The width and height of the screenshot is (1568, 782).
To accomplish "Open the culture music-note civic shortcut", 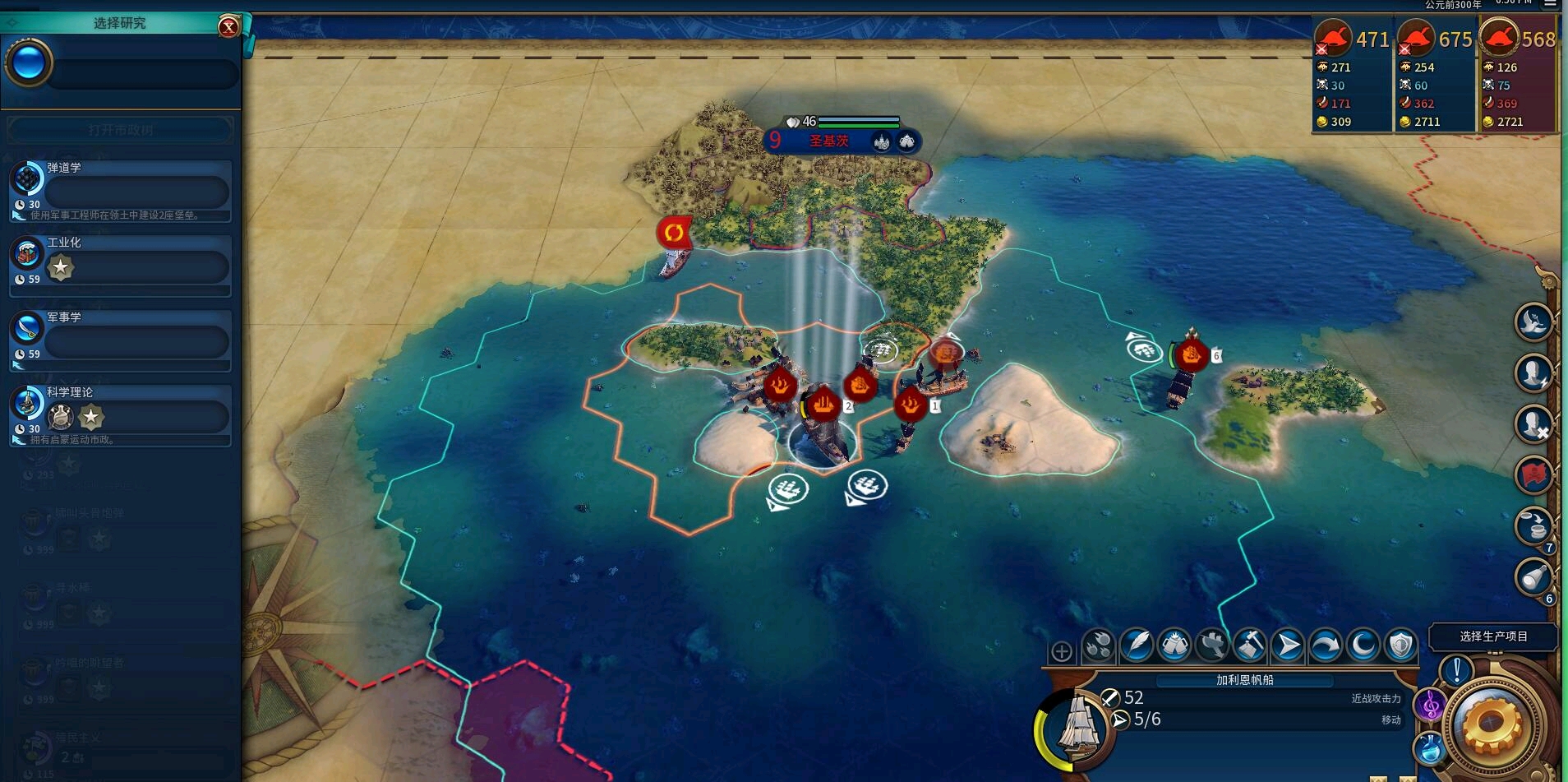I will (1430, 705).
